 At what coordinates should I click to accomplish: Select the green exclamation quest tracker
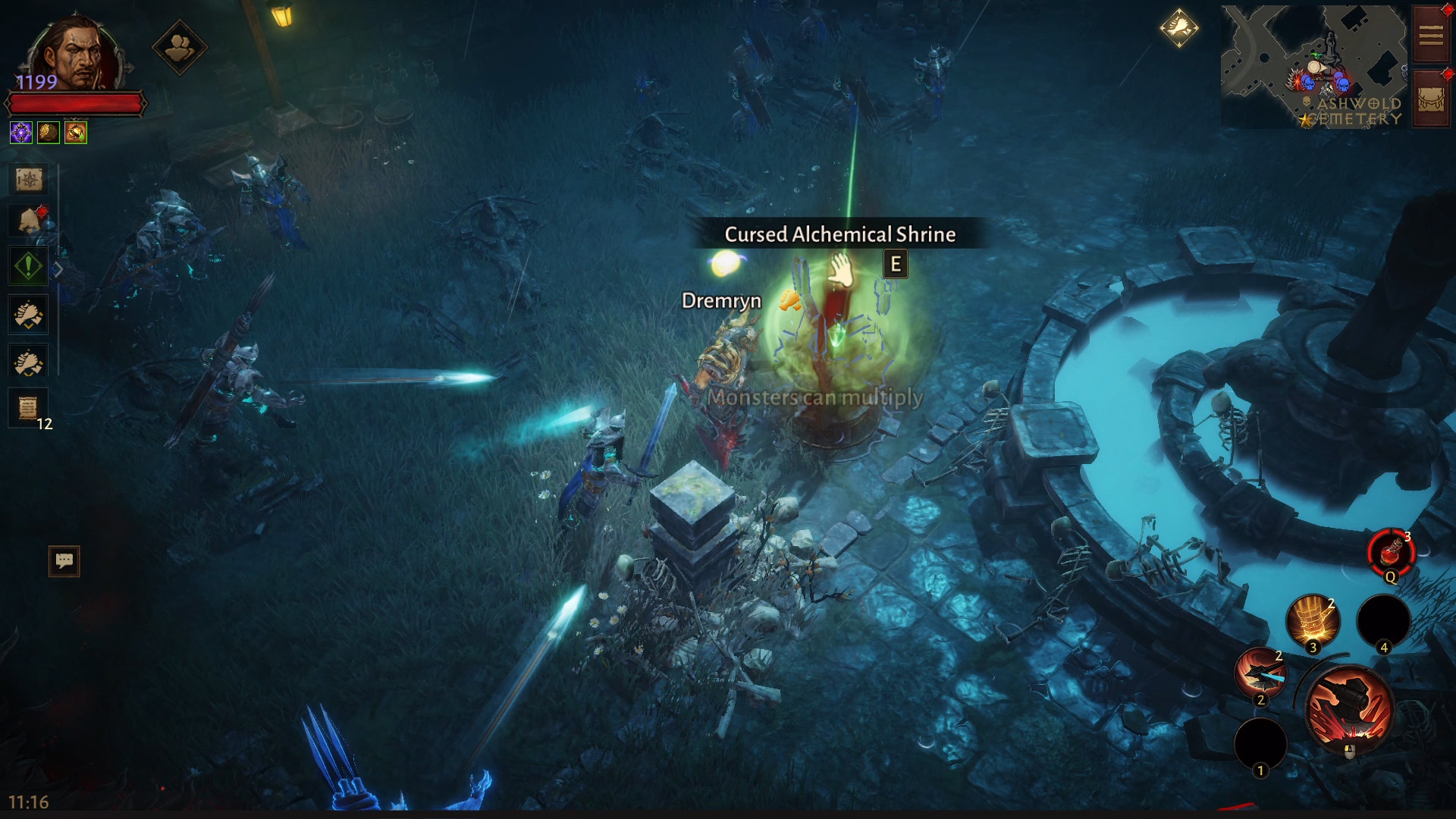coord(28,266)
